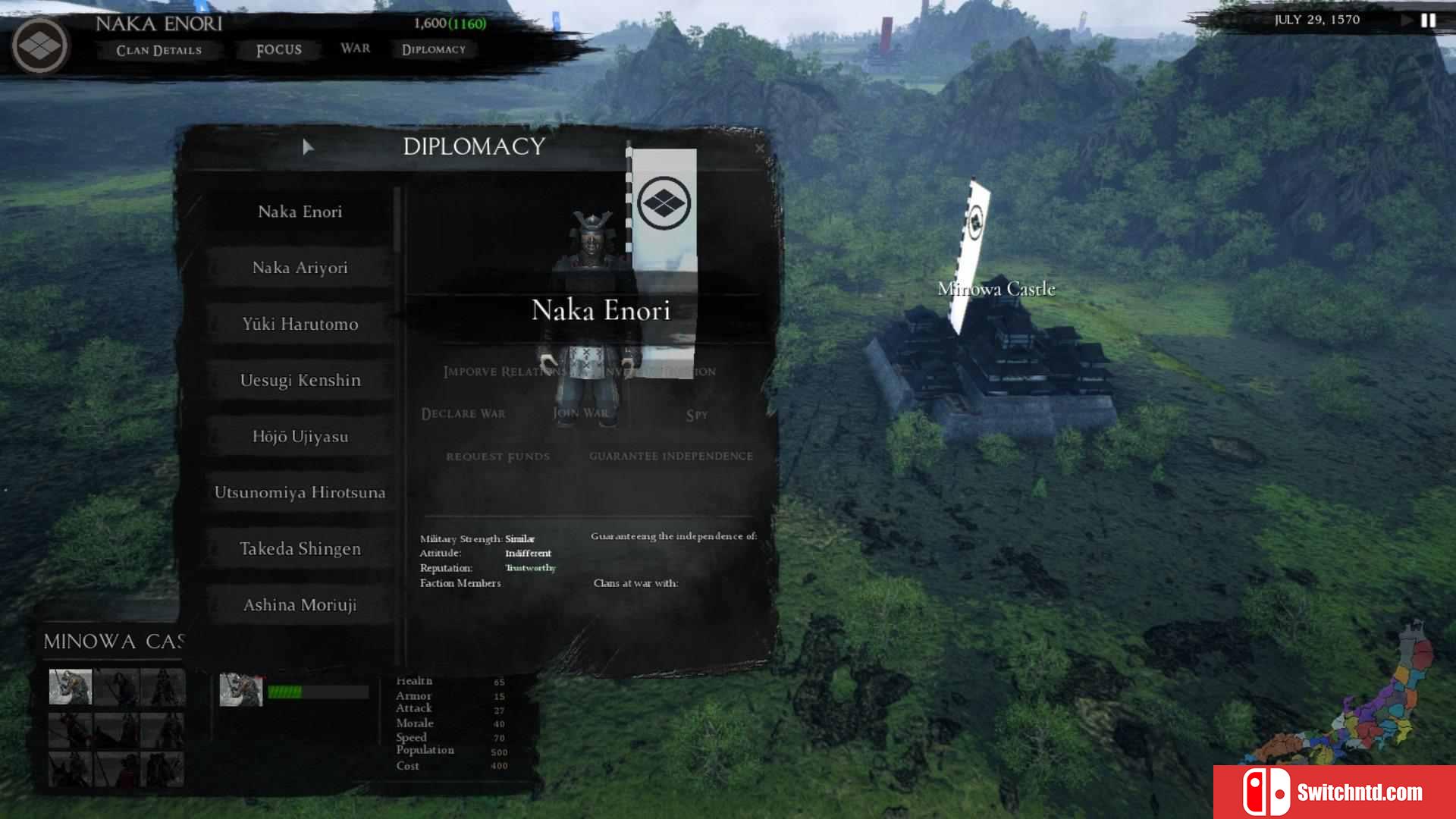The height and width of the screenshot is (819, 1456).
Task: Toggle the pause button beside the date
Action: pyautogui.click(x=1428, y=20)
